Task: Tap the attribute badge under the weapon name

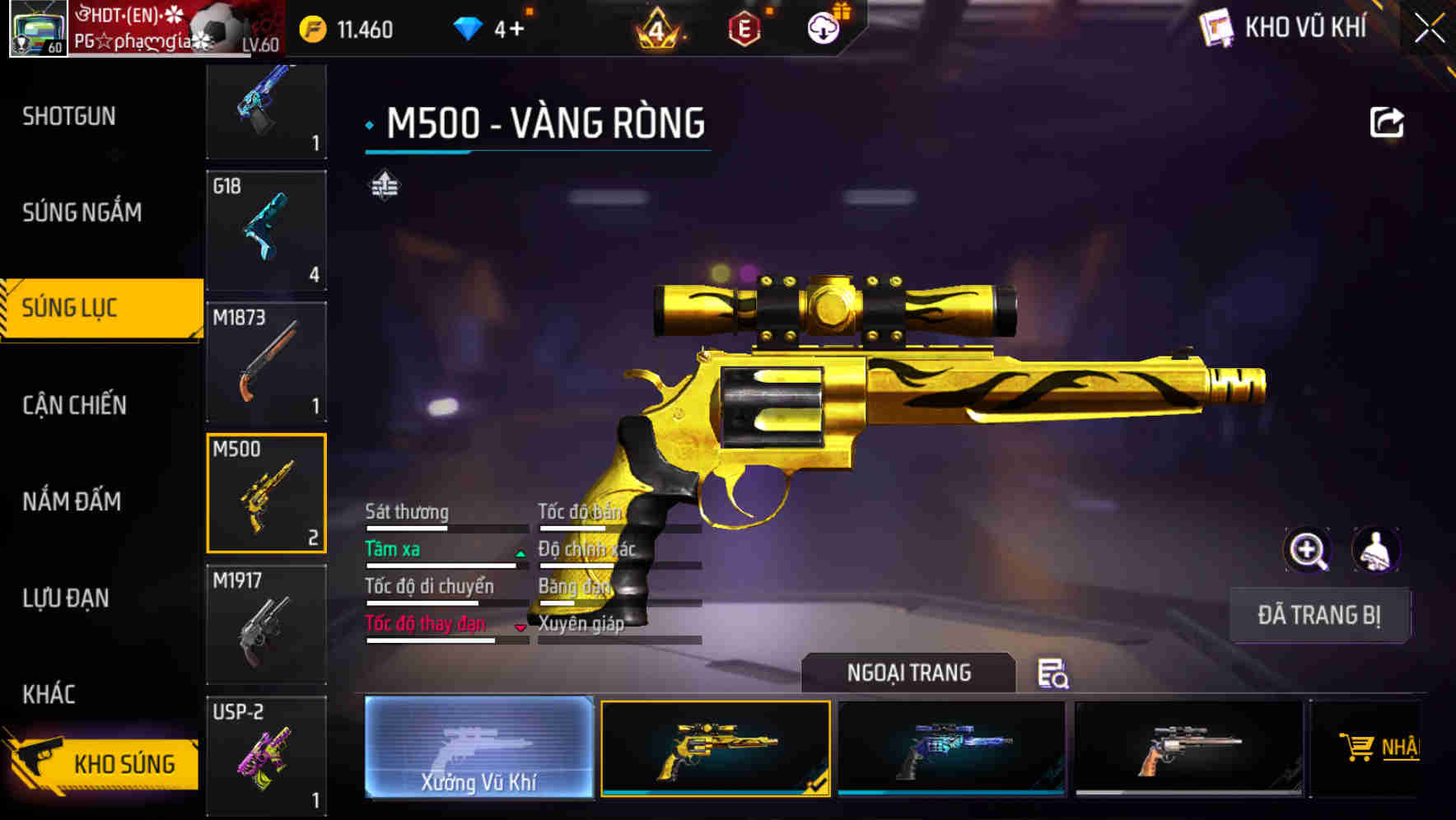Action: point(384,187)
